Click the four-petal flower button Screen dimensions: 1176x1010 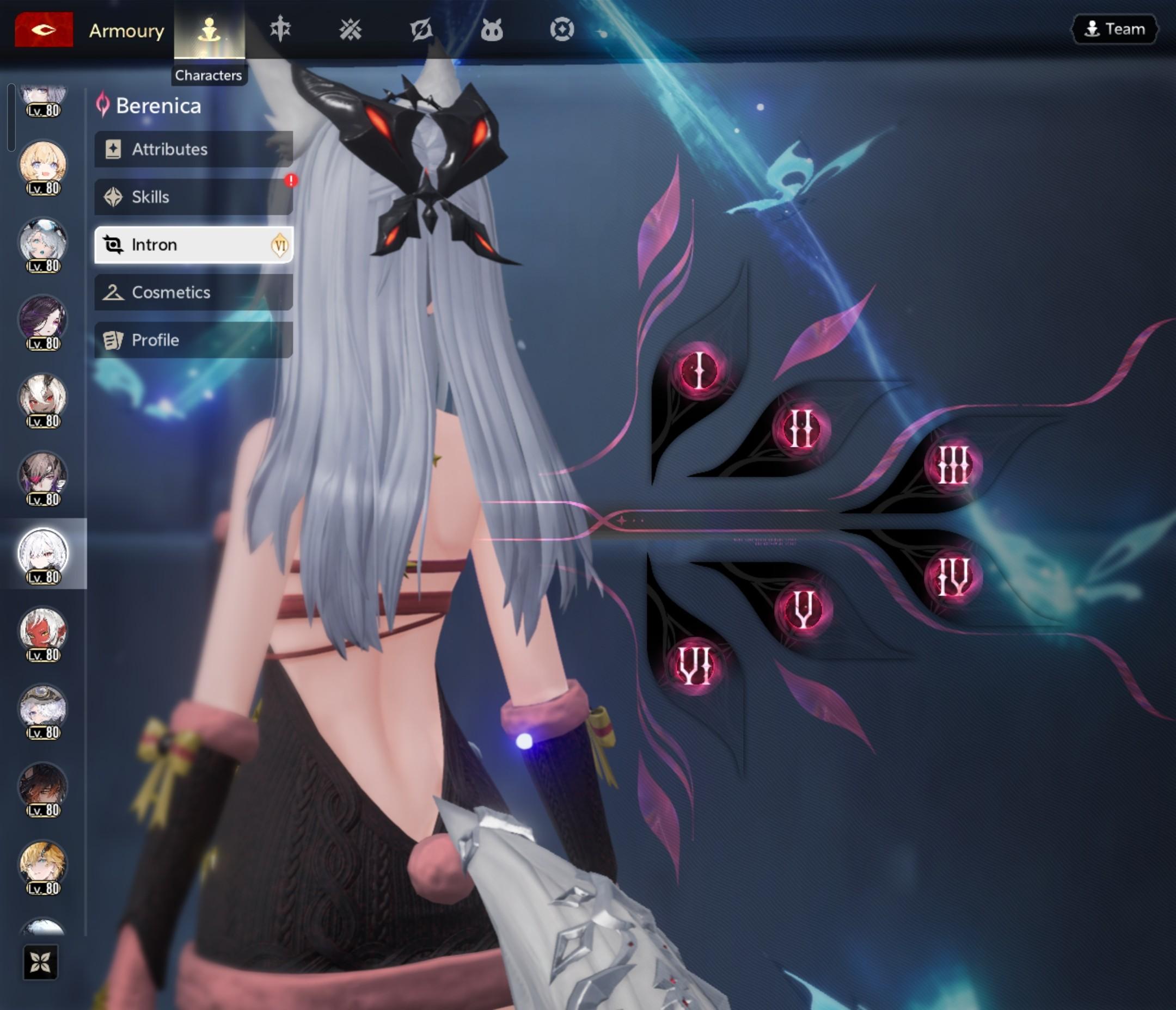(40, 962)
